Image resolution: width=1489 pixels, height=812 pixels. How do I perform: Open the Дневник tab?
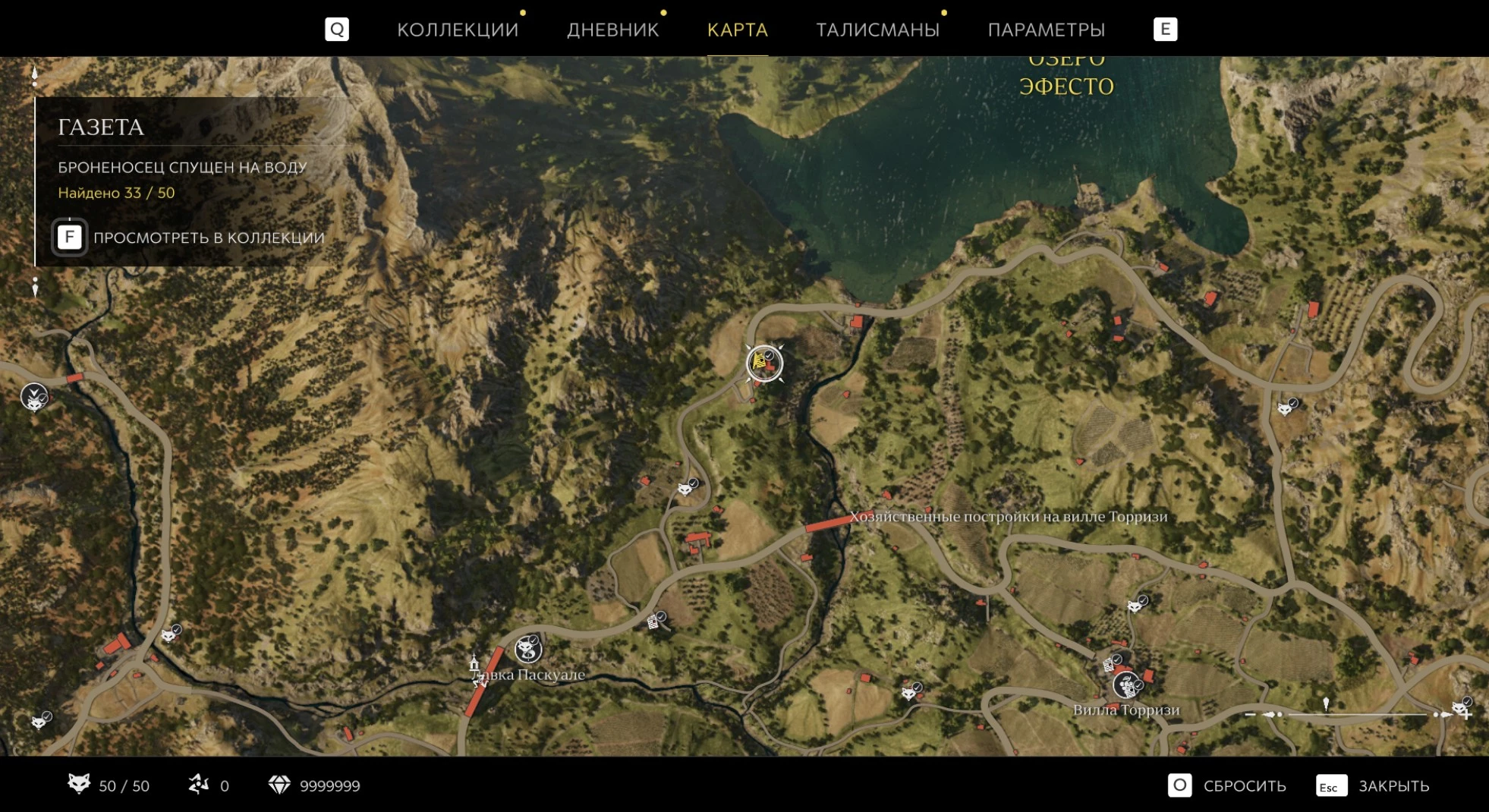coord(612,30)
